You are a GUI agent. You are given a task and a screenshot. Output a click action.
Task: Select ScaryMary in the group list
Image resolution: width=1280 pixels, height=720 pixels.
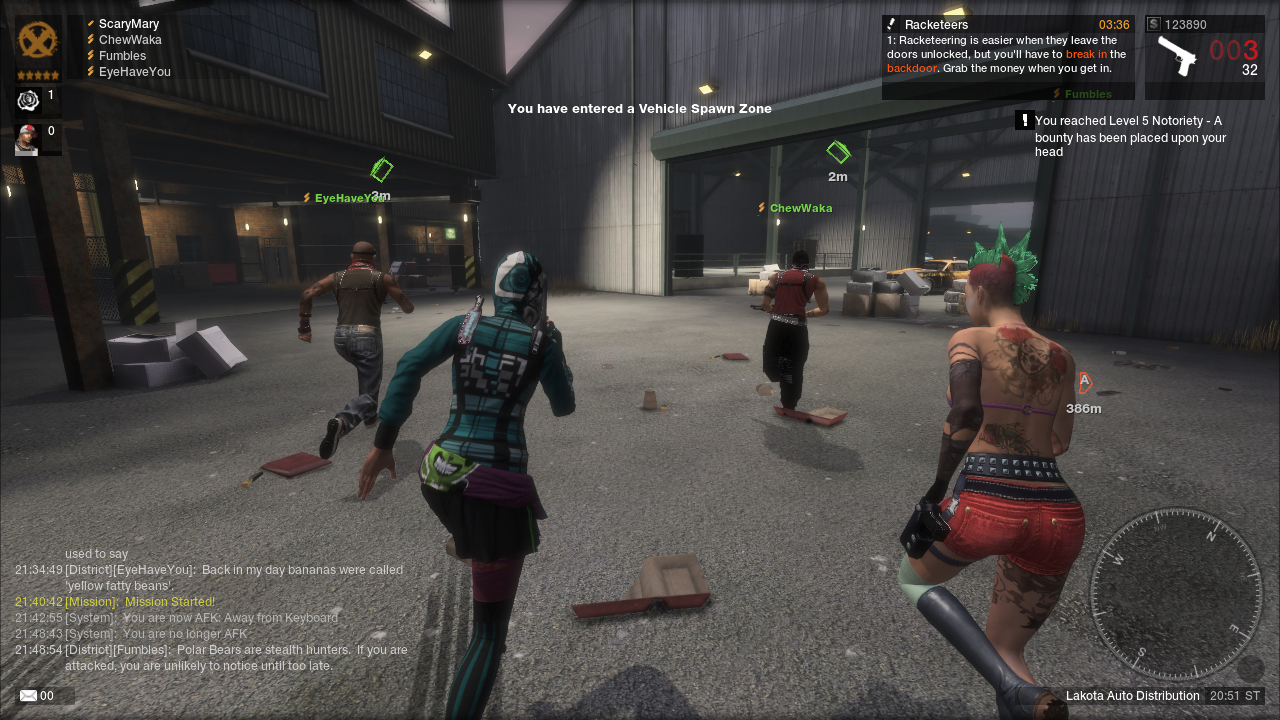[128, 24]
